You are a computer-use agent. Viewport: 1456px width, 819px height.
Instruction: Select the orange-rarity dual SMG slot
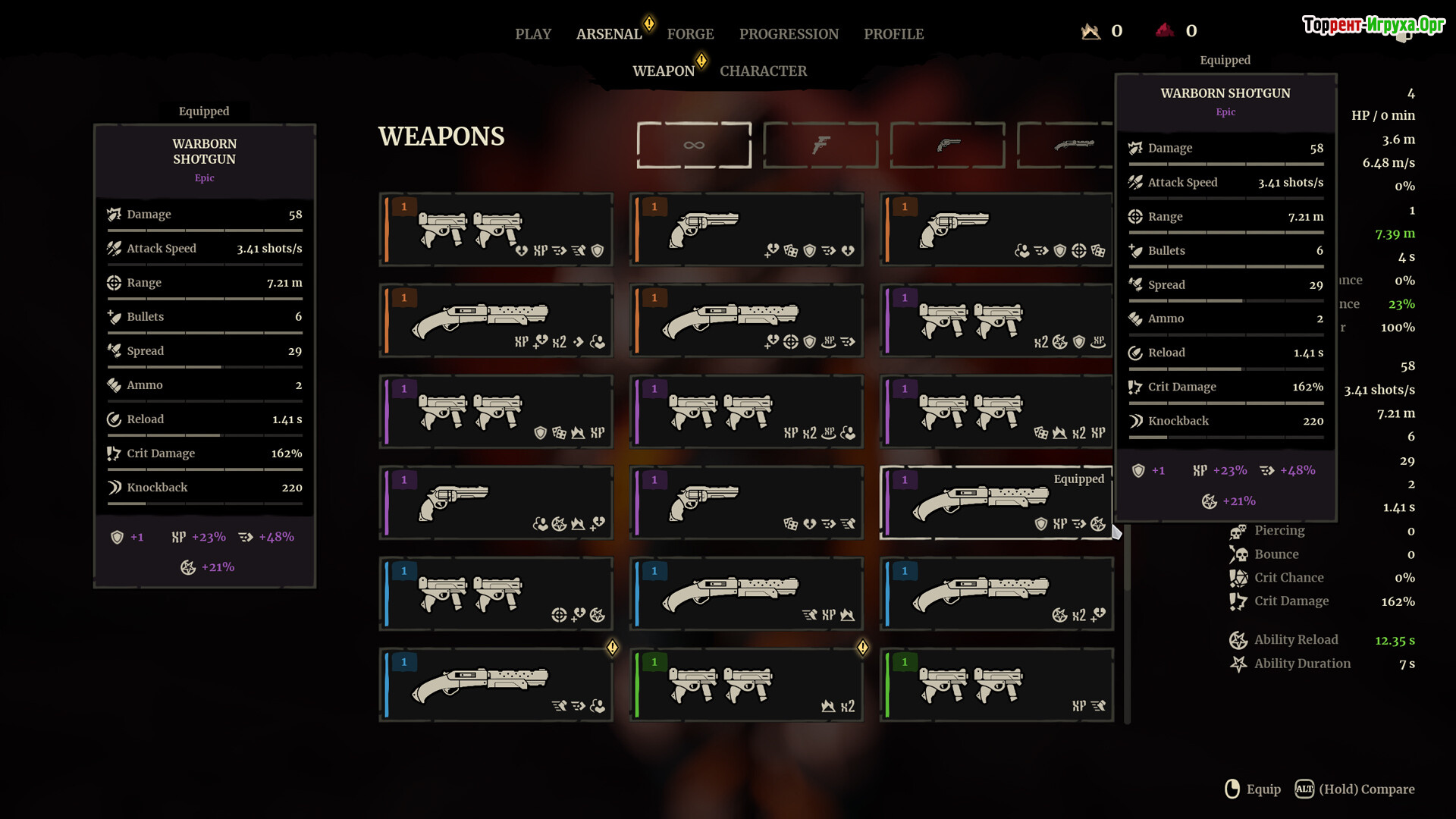click(x=496, y=229)
